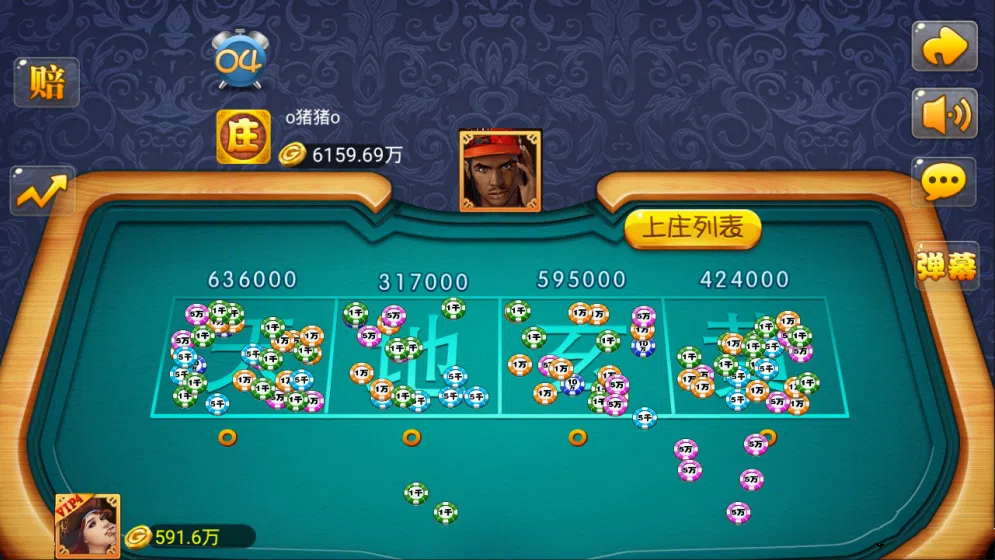Place a bet on the 天 area
This screenshot has height=560, width=995.
coord(244,355)
